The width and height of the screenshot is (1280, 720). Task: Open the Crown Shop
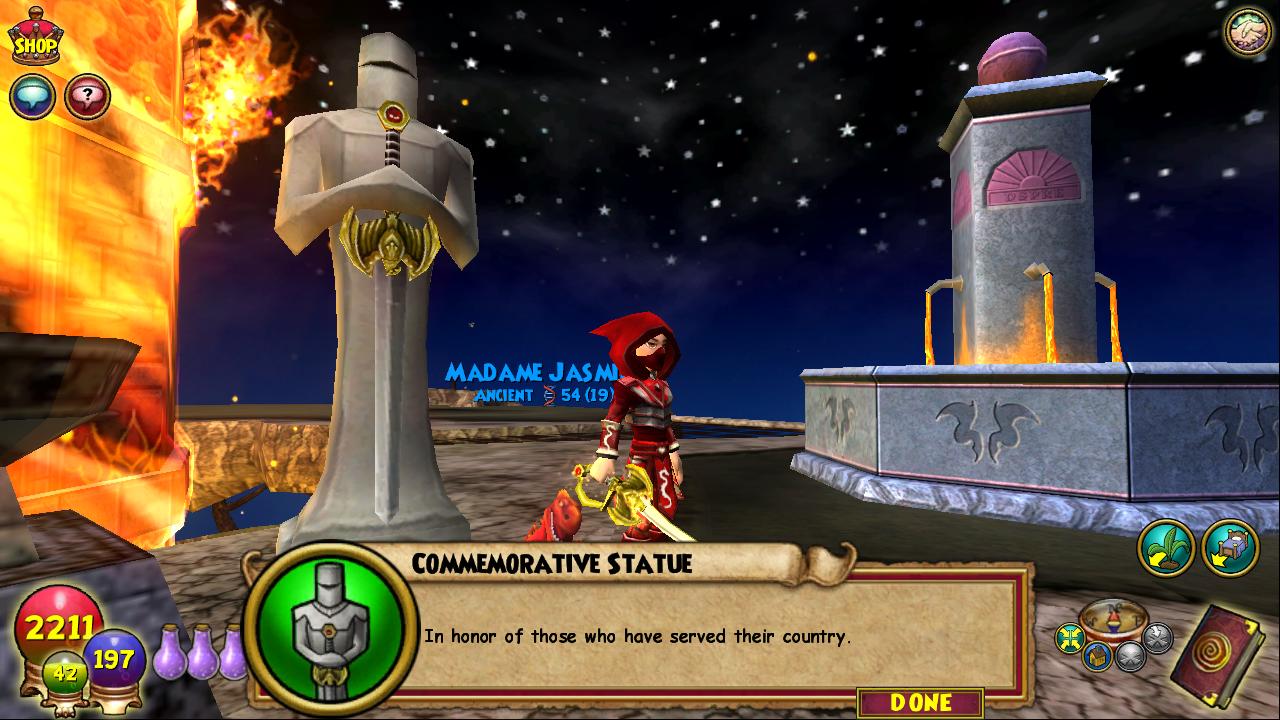(35, 40)
